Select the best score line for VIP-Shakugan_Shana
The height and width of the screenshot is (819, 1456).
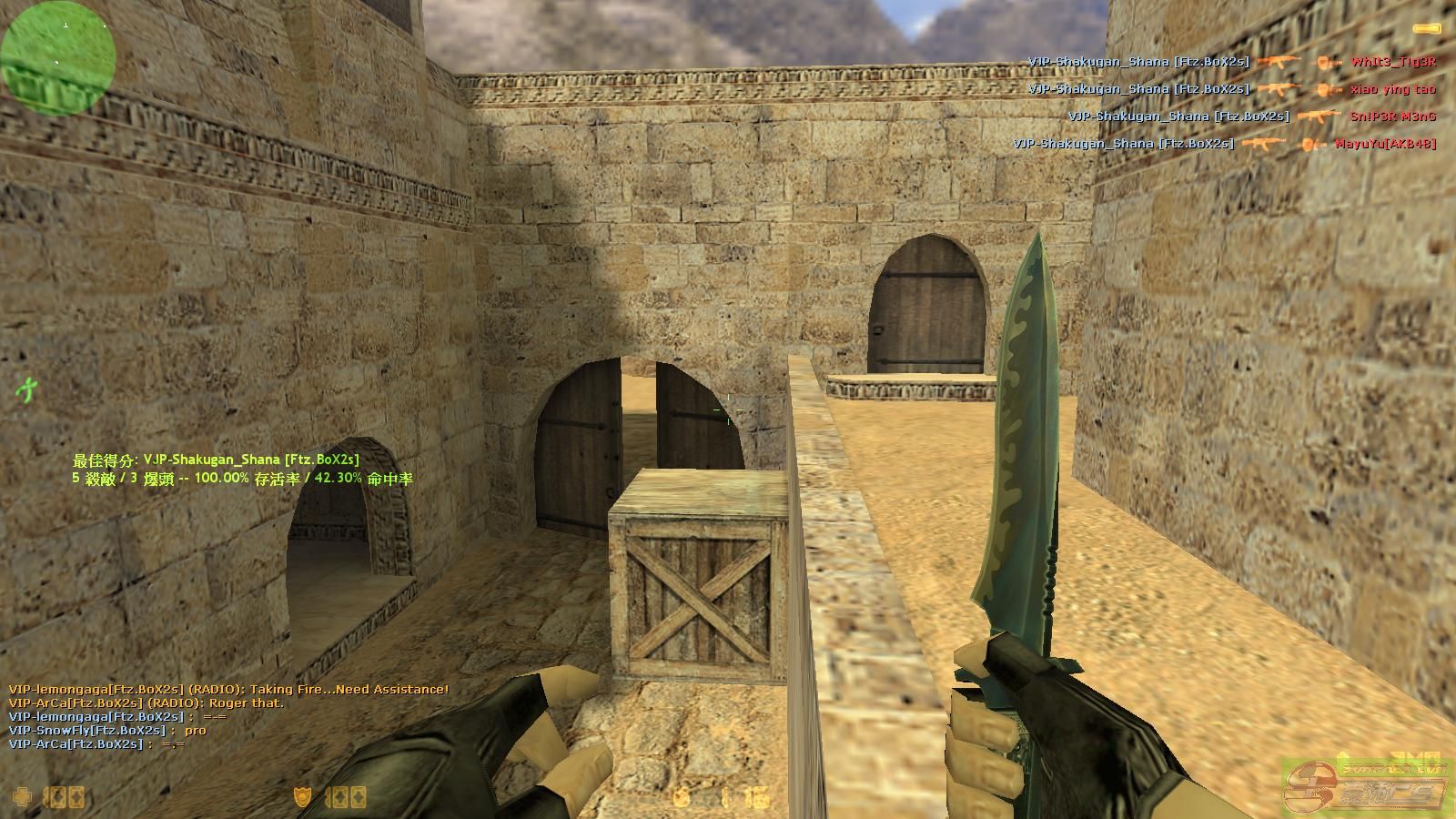pos(216,460)
